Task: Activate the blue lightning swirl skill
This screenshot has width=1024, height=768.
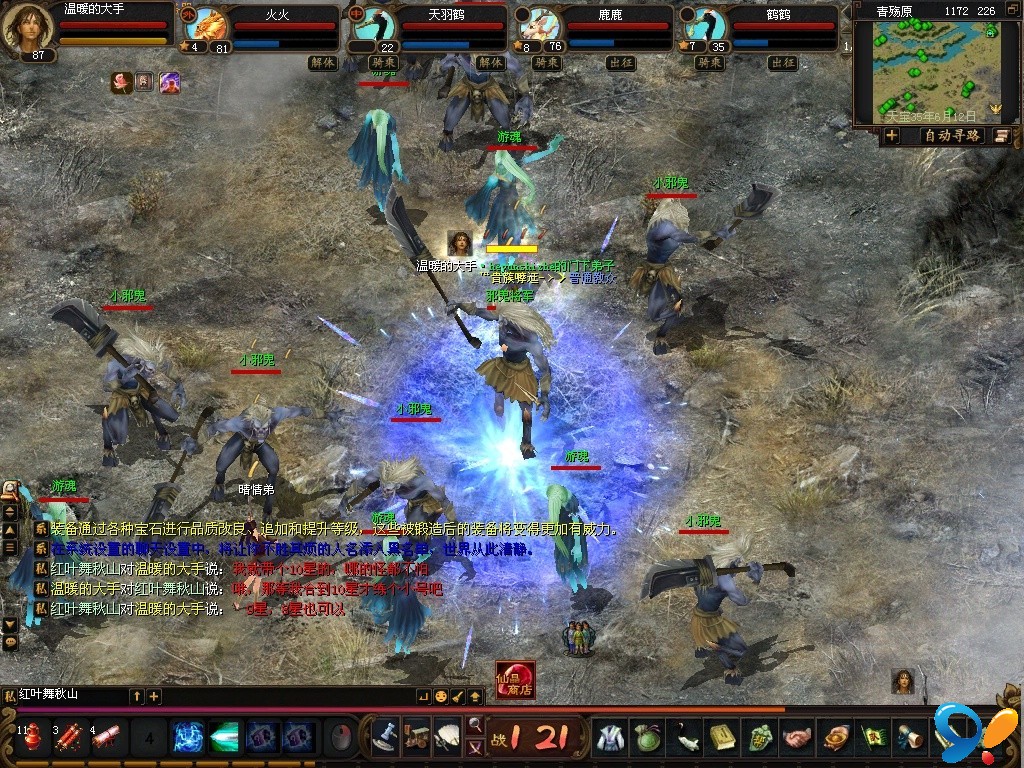Action: pyautogui.click(x=188, y=738)
